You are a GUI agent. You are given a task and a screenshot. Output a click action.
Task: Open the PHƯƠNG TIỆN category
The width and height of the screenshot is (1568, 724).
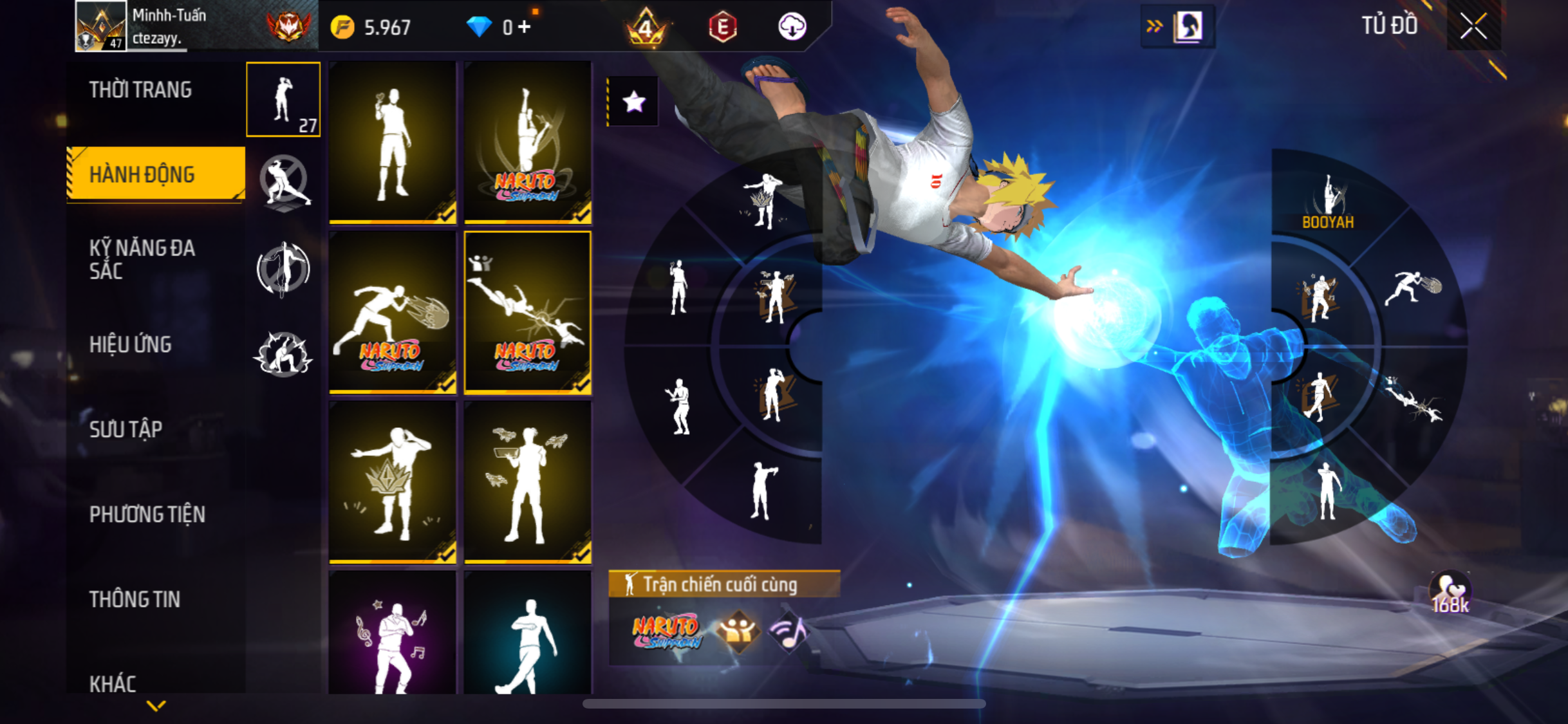[x=147, y=514]
